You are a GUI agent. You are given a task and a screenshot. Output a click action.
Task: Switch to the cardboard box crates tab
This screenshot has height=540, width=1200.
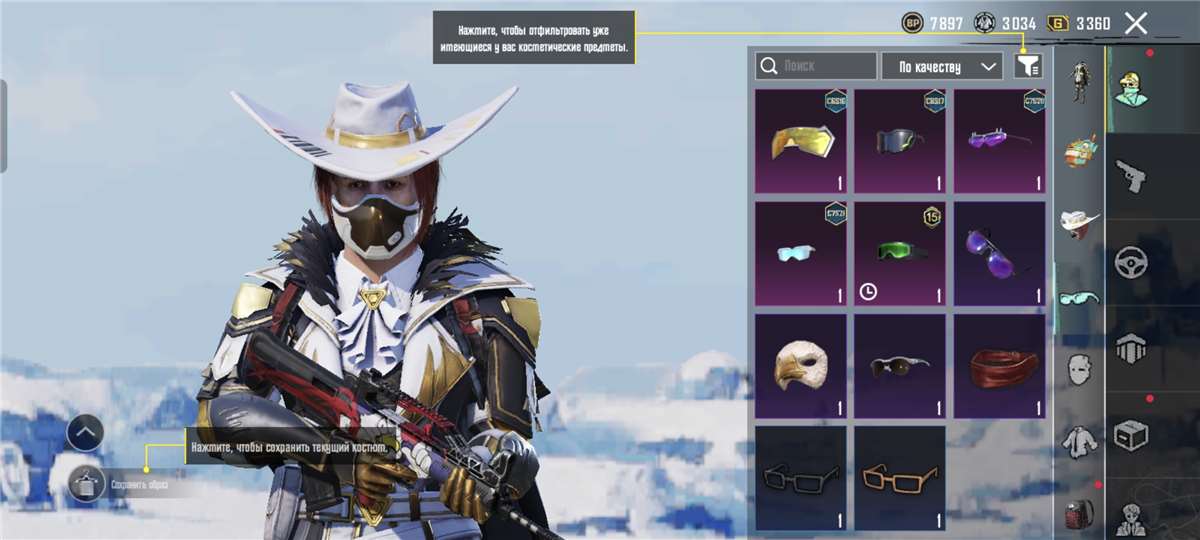[1131, 435]
